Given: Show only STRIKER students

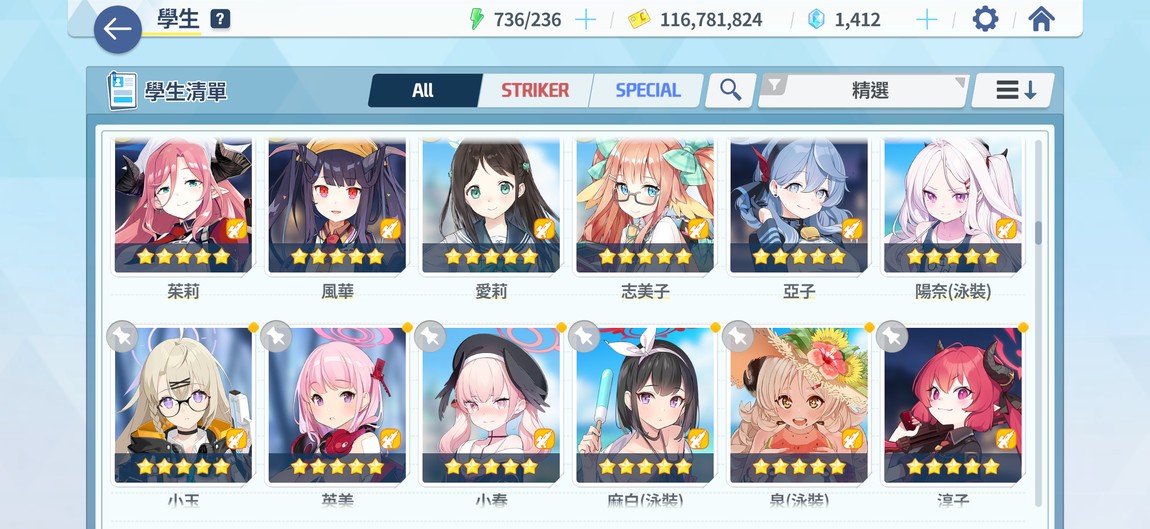Looking at the screenshot, I should click(x=535, y=90).
